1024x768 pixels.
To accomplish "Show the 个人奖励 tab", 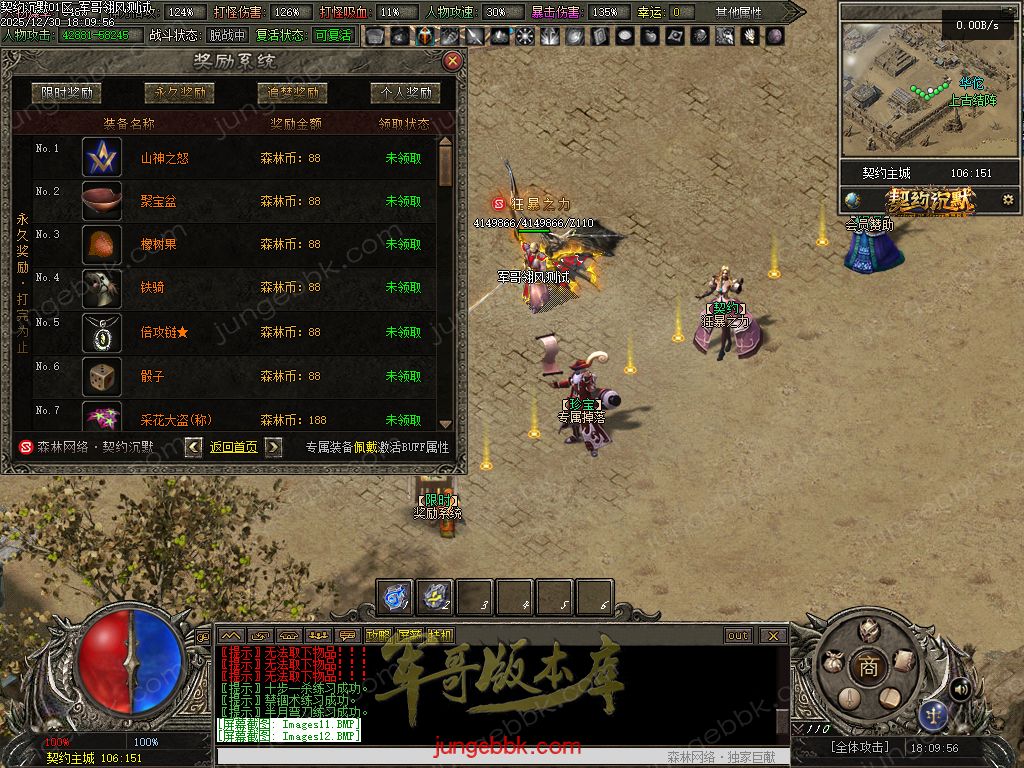I will [x=405, y=93].
